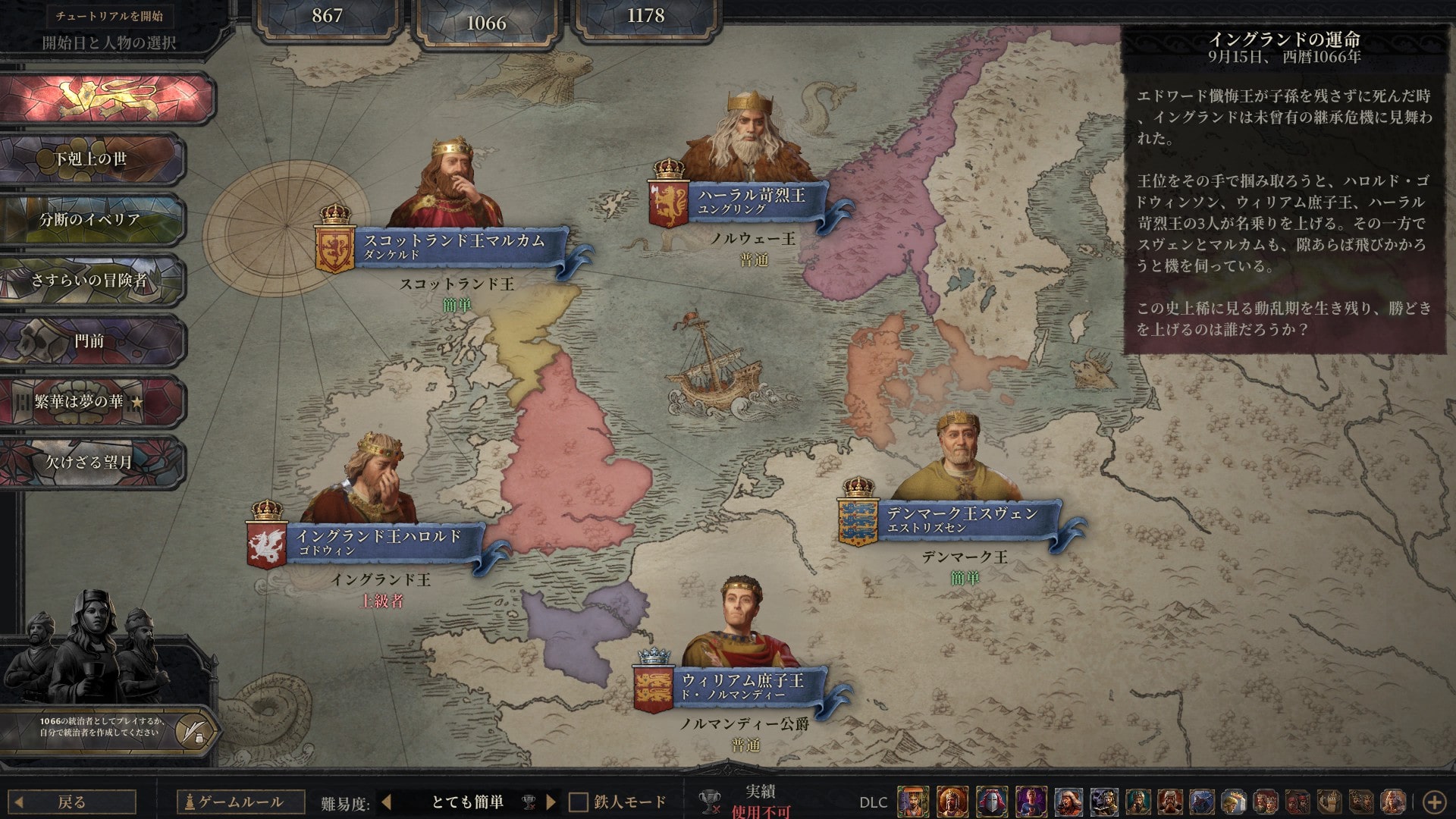Select ハーラル苛烈王 of Norway

(x=752, y=201)
